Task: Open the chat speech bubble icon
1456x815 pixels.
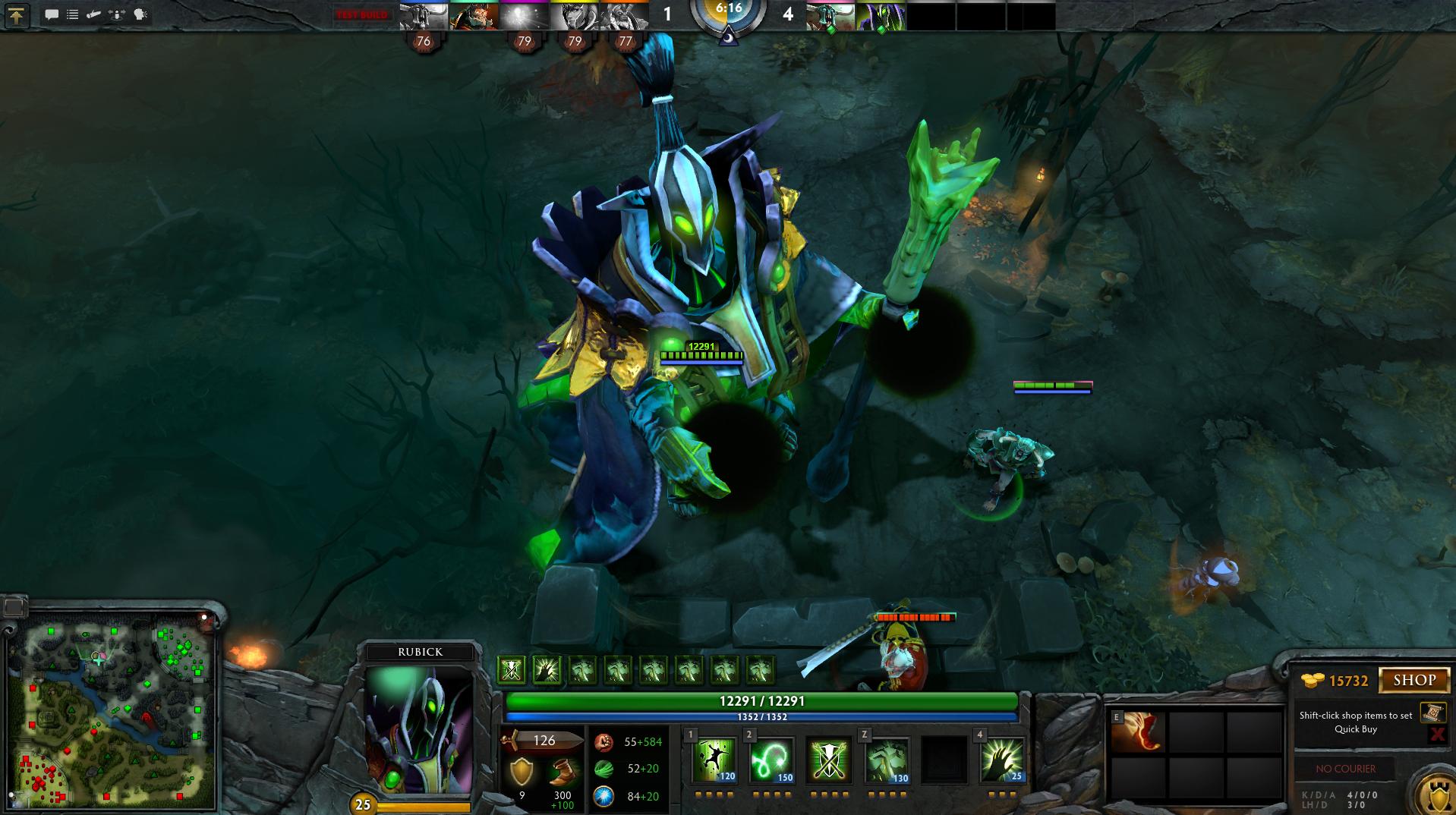Action: [x=52, y=14]
